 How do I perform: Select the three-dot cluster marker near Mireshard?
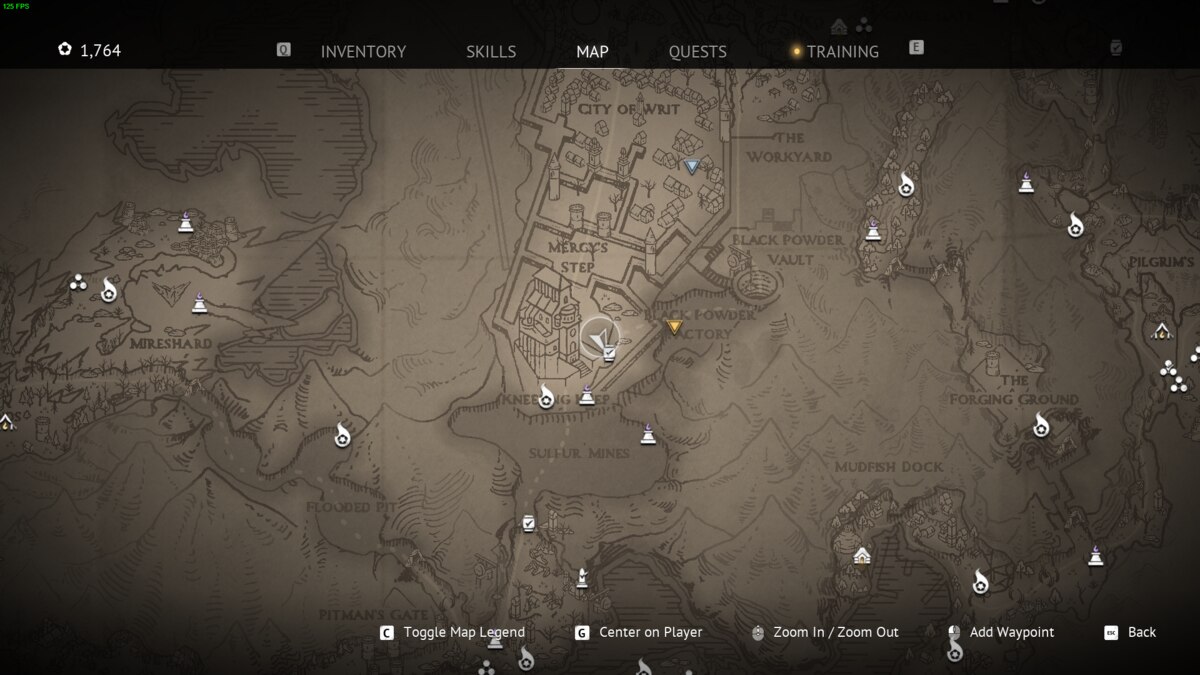pyautogui.click(x=79, y=283)
